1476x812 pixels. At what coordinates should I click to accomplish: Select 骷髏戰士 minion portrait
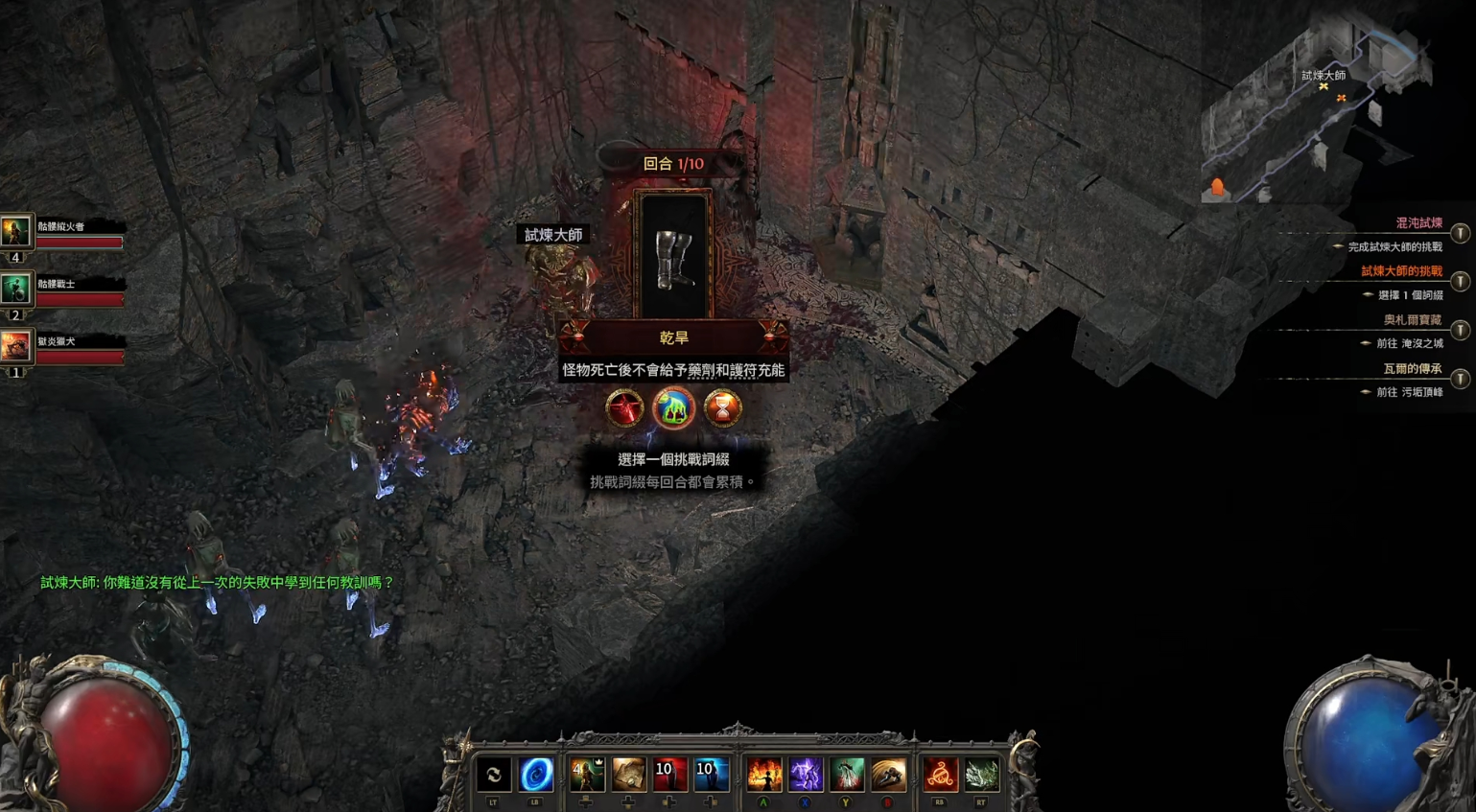(x=15, y=289)
